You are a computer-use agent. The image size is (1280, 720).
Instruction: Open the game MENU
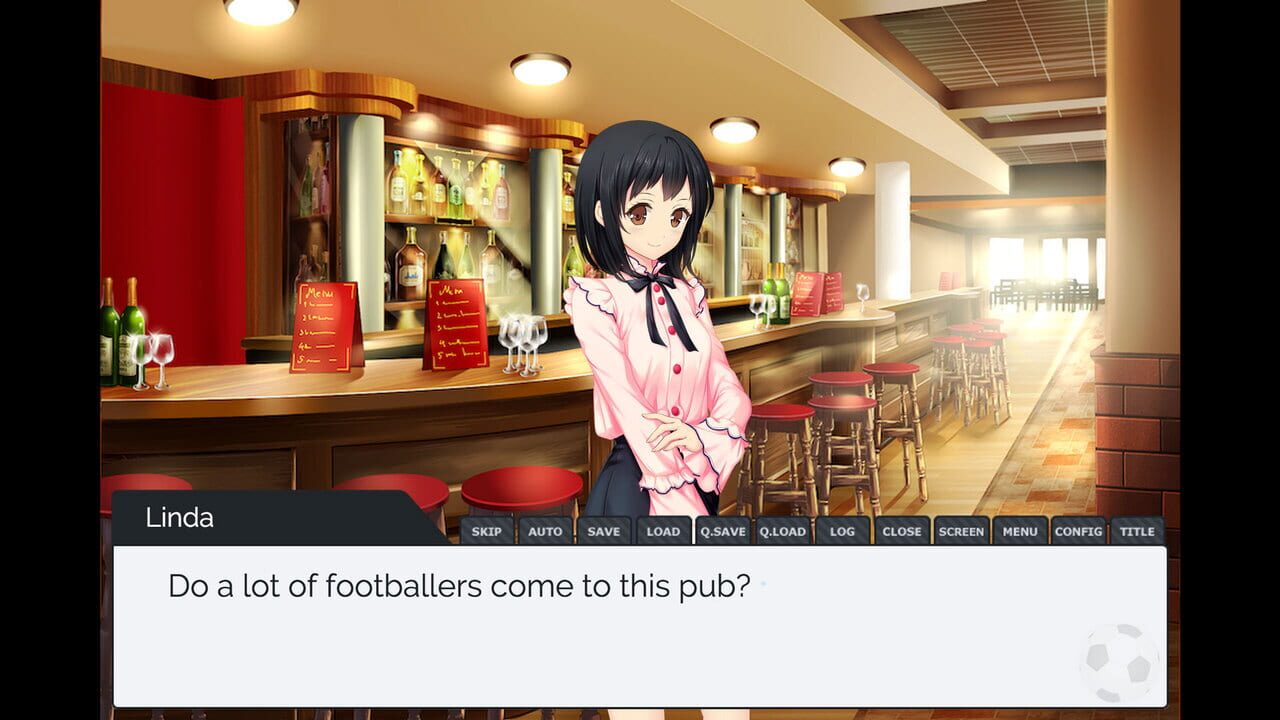point(1020,531)
